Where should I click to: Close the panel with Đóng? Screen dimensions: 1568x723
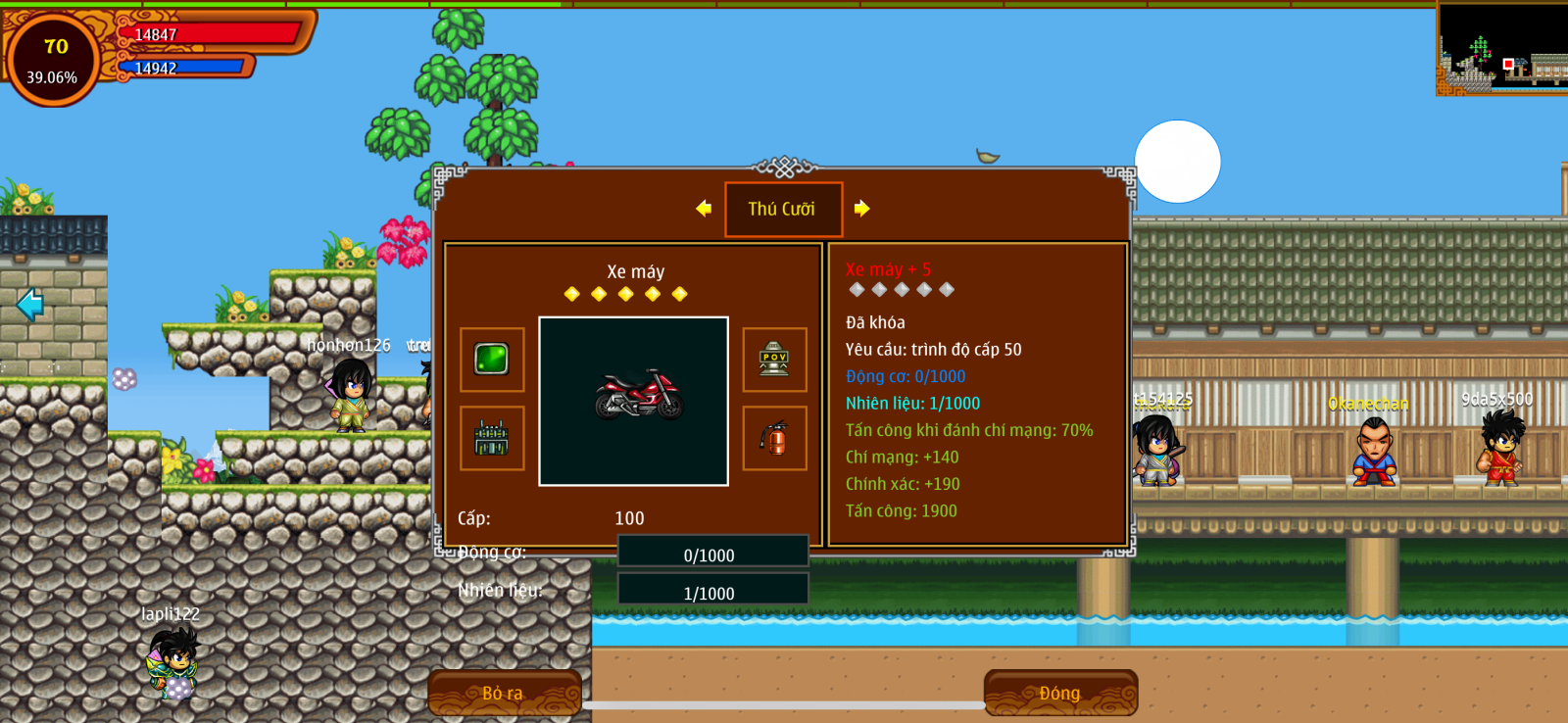pyautogui.click(x=1060, y=693)
